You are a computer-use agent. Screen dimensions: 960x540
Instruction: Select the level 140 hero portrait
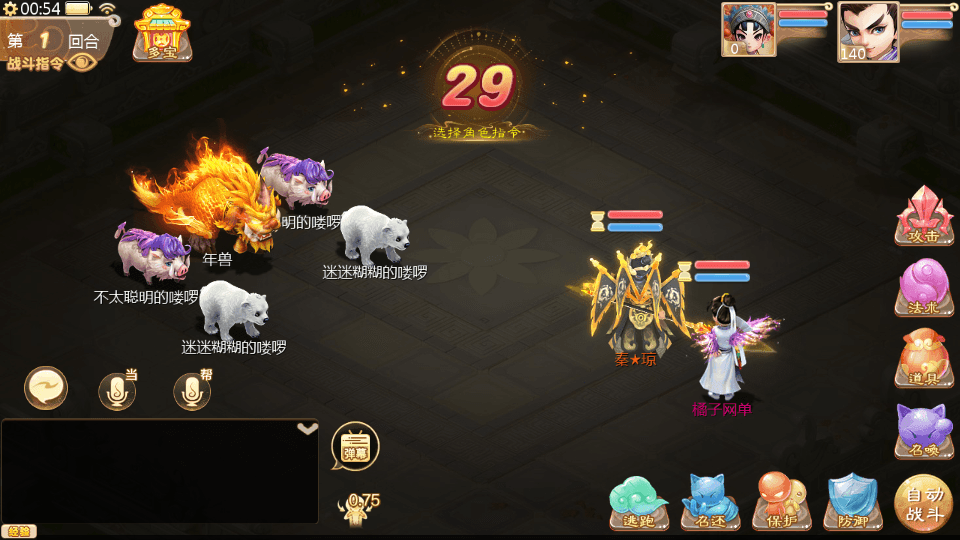coord(867,31)
